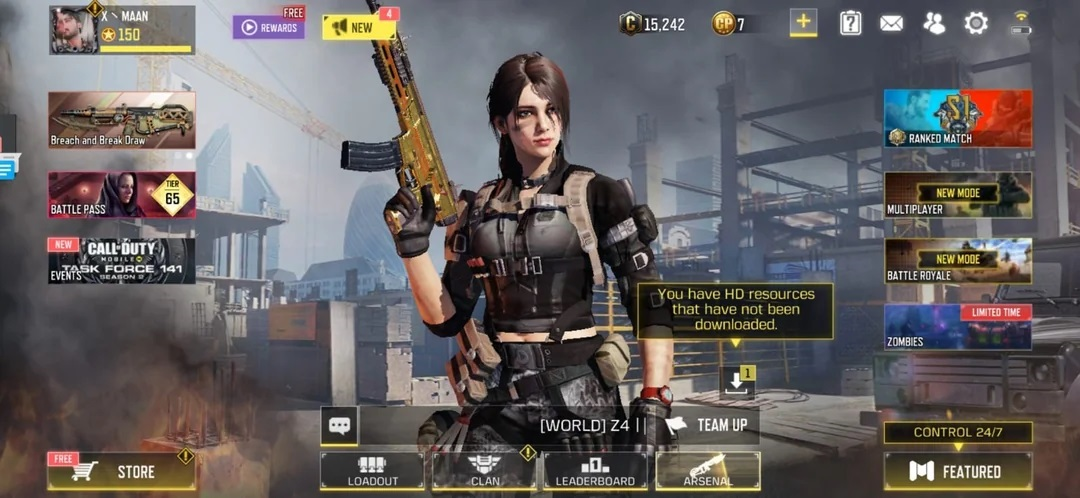Viewport: 1080px width, 498px height.
Task: View the Breach and Break Draw banner
Action: coord(121,120)
